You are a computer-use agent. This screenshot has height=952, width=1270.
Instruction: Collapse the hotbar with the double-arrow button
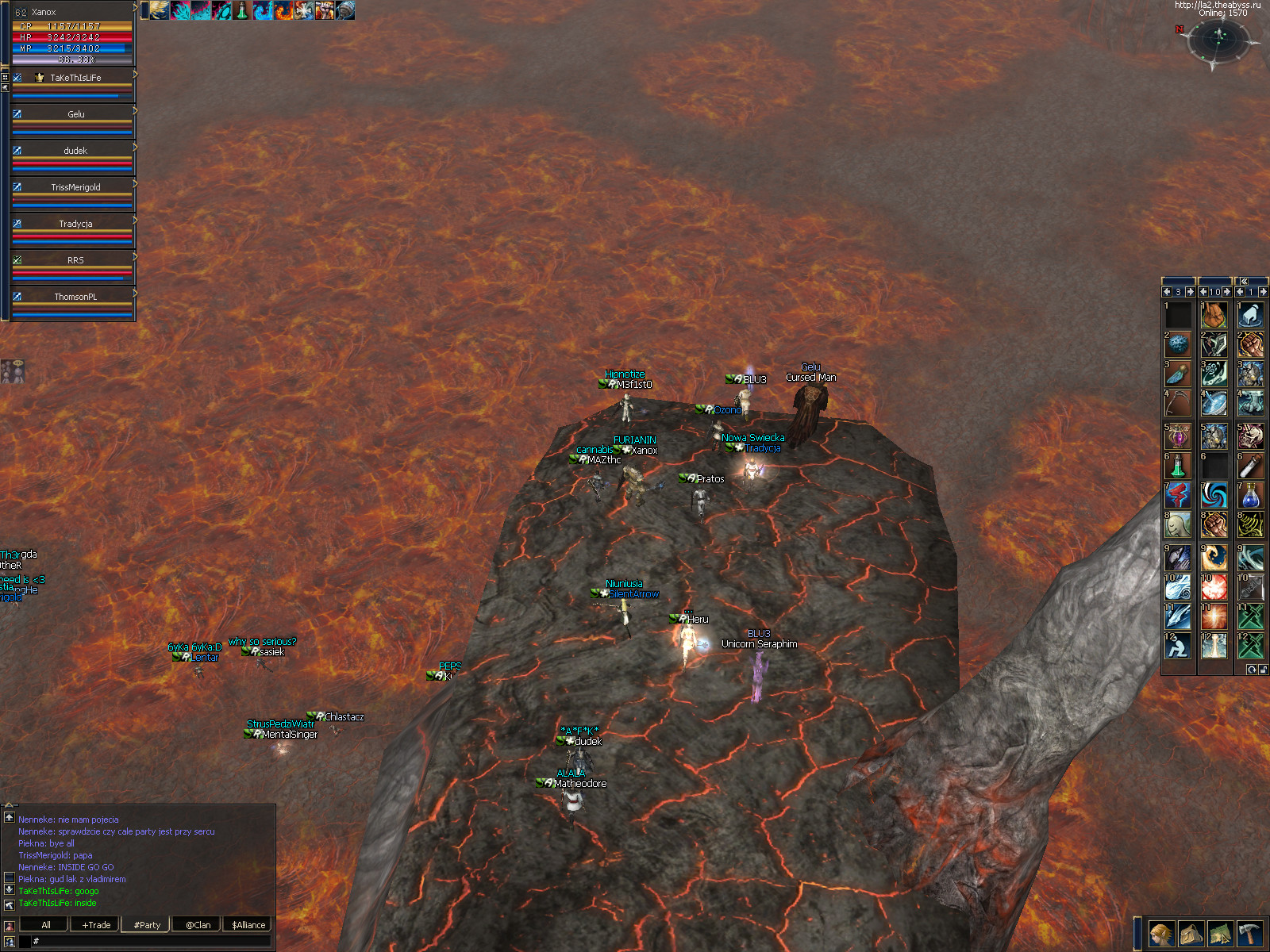(x=1245, y=281)
